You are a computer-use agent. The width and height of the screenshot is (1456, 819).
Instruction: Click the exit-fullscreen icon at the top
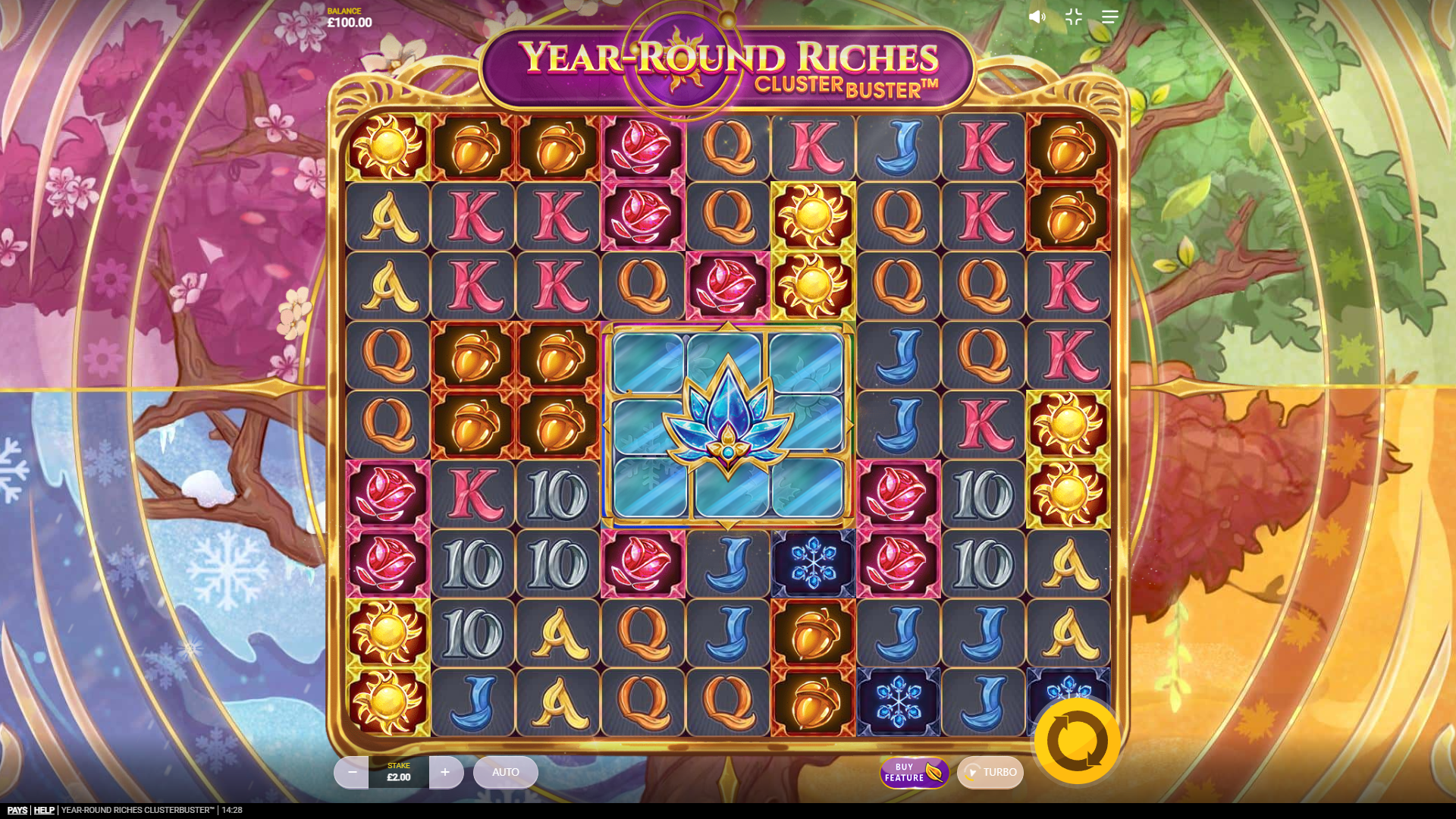pos(1073,17)
